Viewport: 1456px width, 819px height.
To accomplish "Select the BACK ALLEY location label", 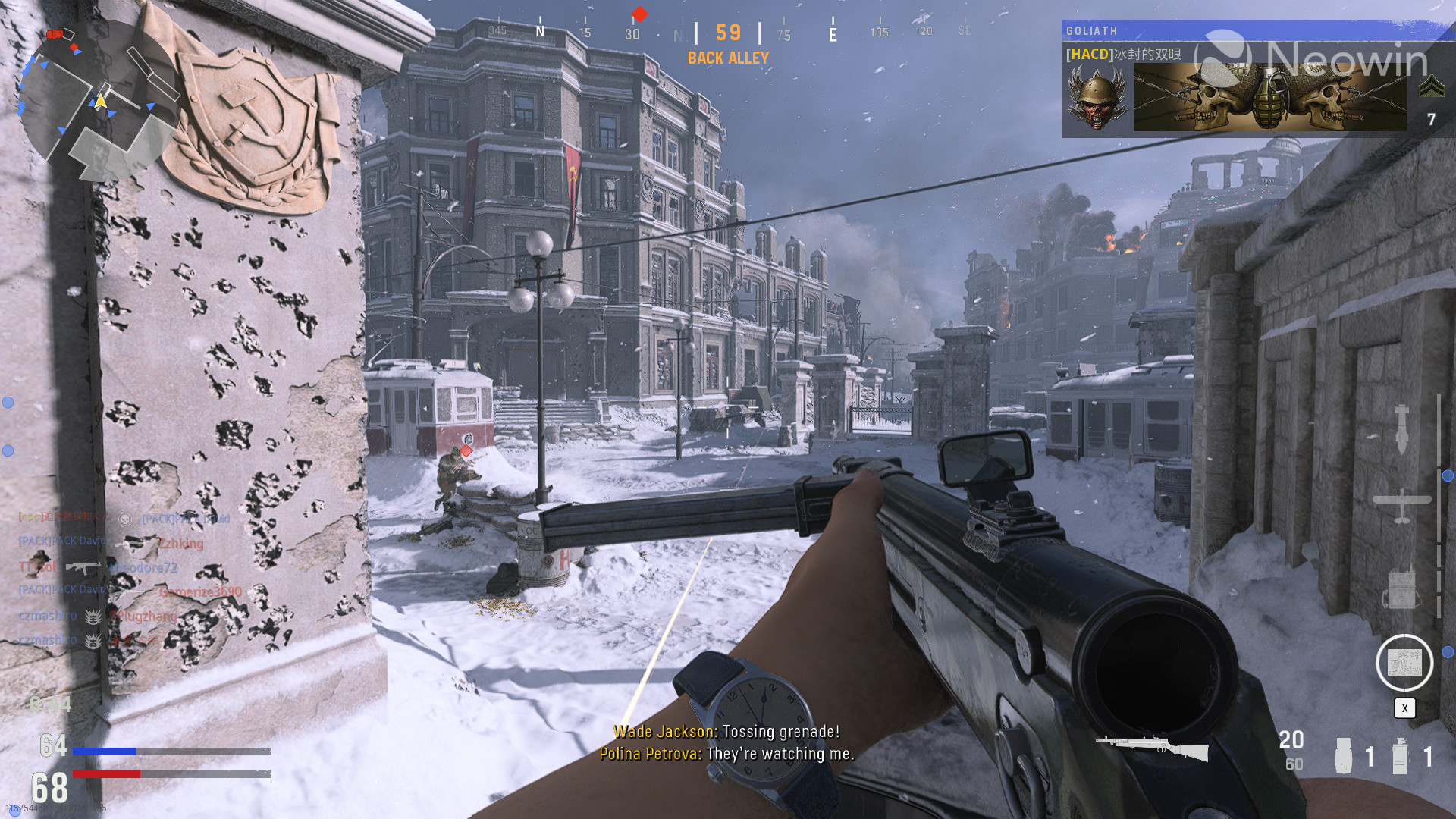I will point(728,57).
